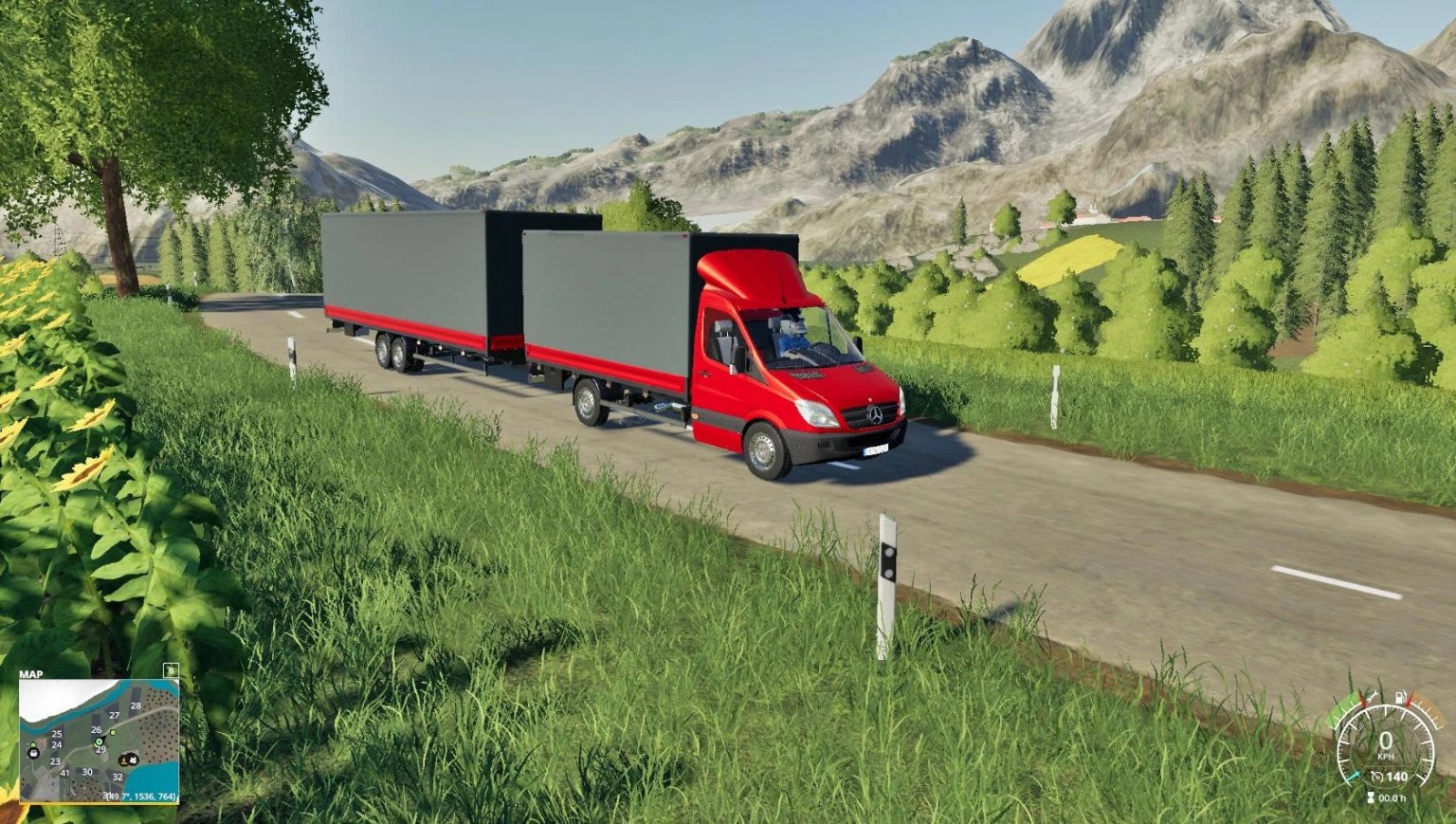Click field 30 label on the minimap
The height and width of the screenshot is (824, 1456).
[87, 772]
